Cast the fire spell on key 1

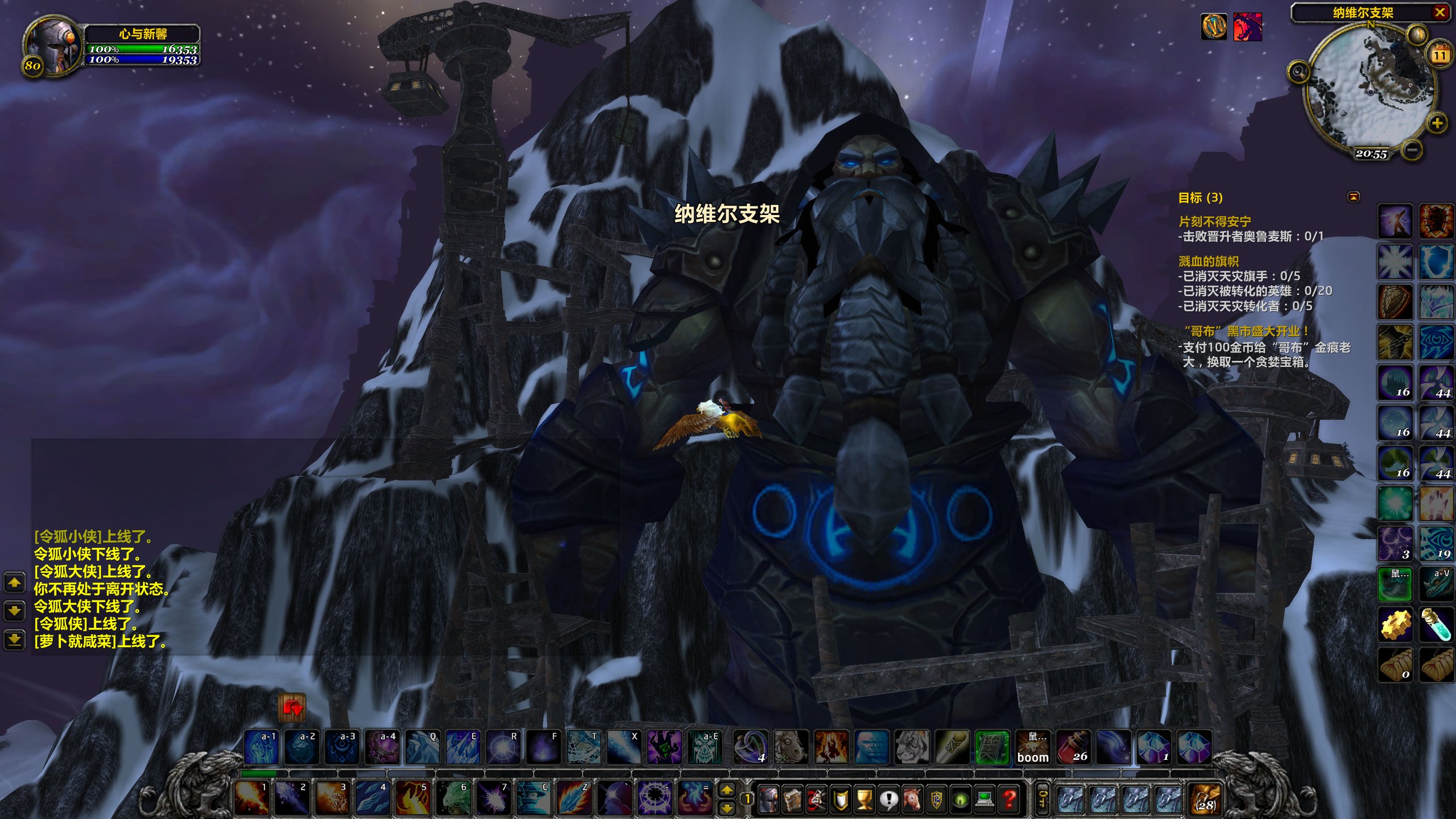(x=251, y=797)
